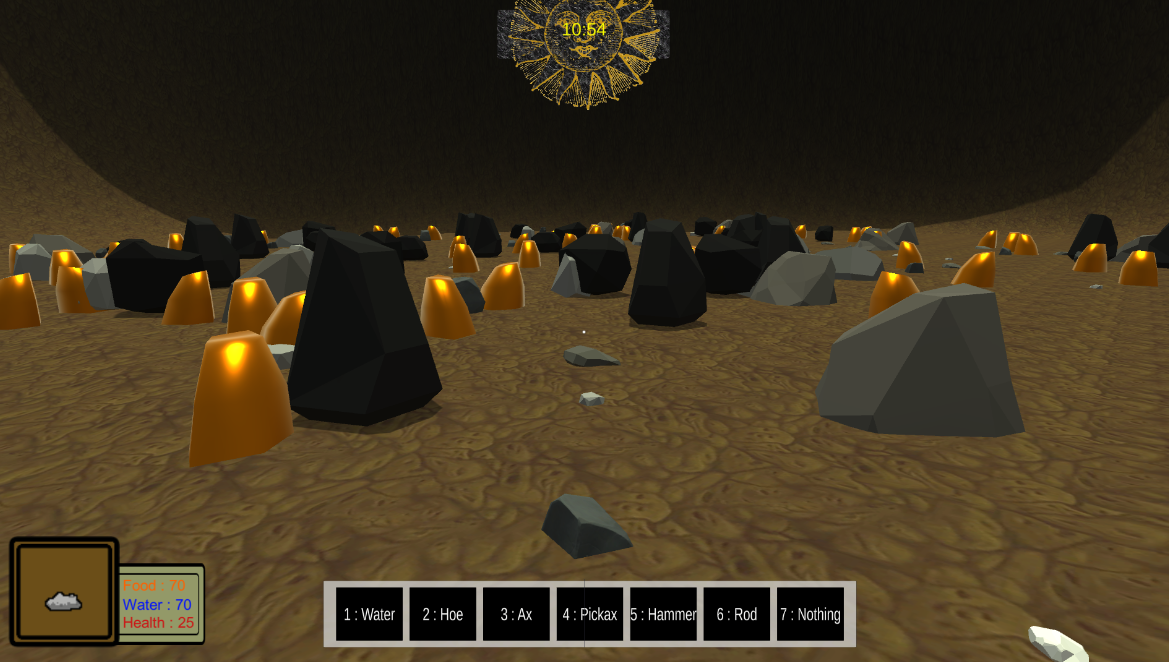Select the Water hotbar slot

click(x=369, y=614)
